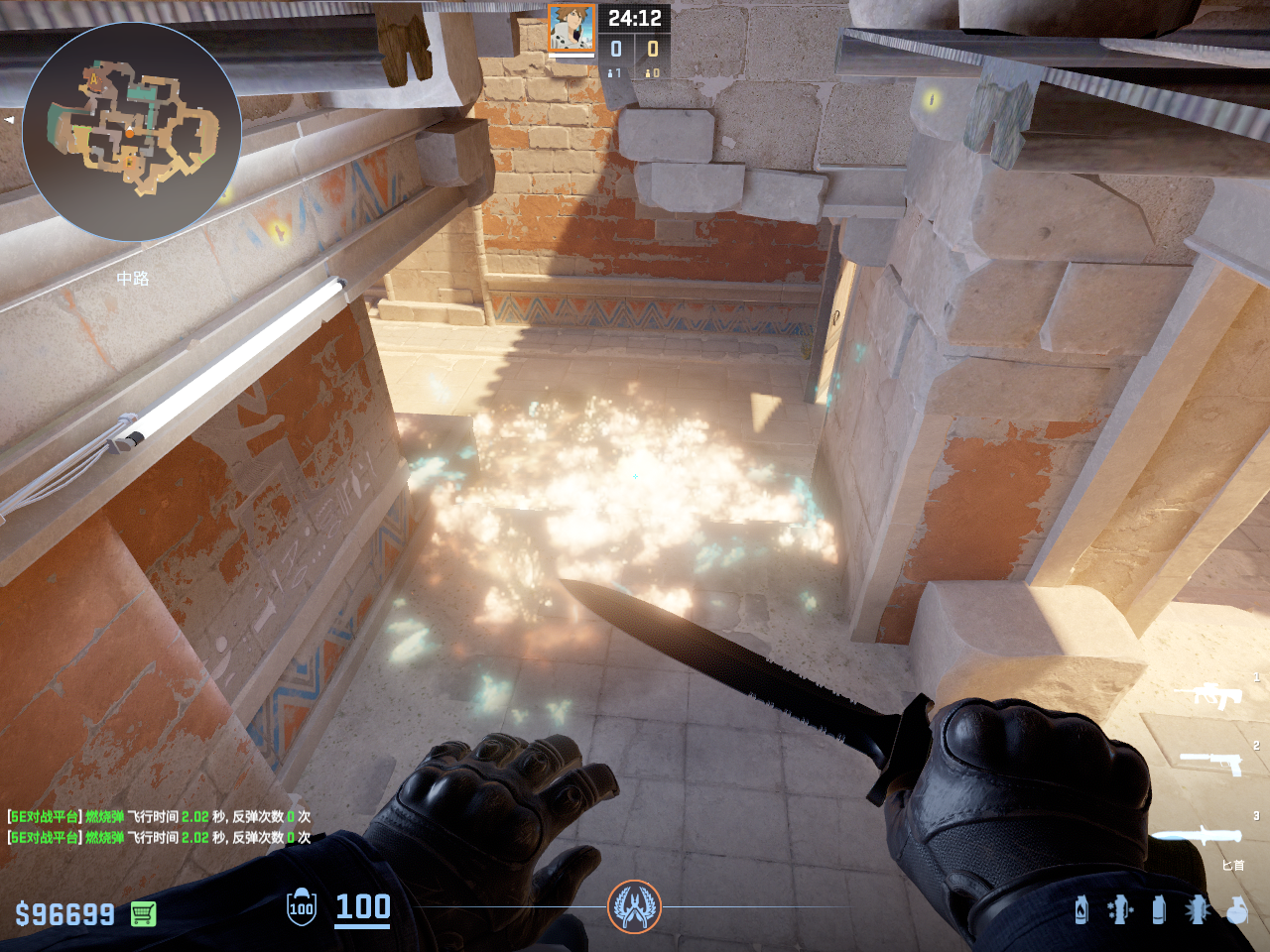Screen dimensions: 1270x952
Task: Click the player avatar at top center
Action: click(571, 28)
